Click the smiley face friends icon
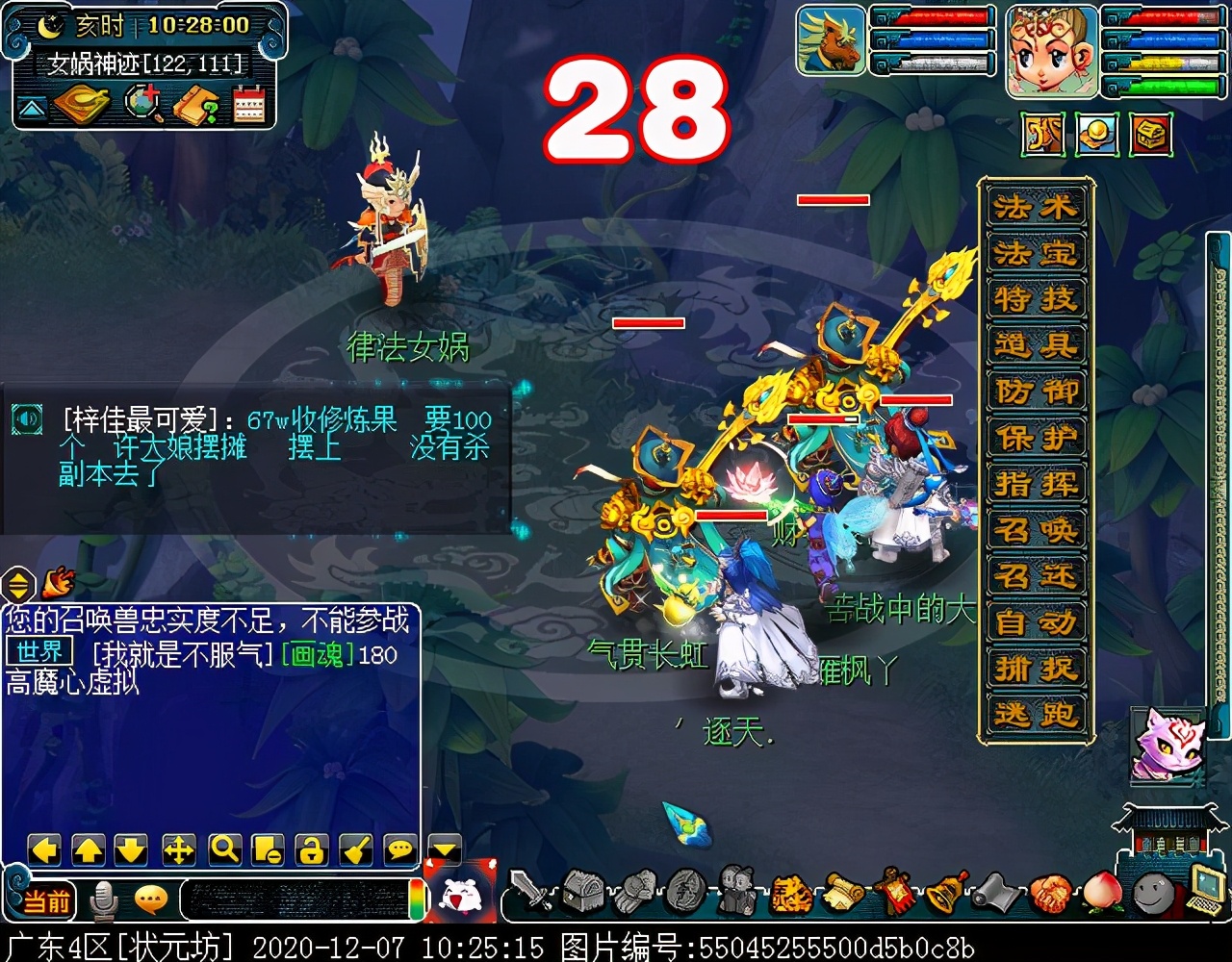 click(x=1153, y=895)
